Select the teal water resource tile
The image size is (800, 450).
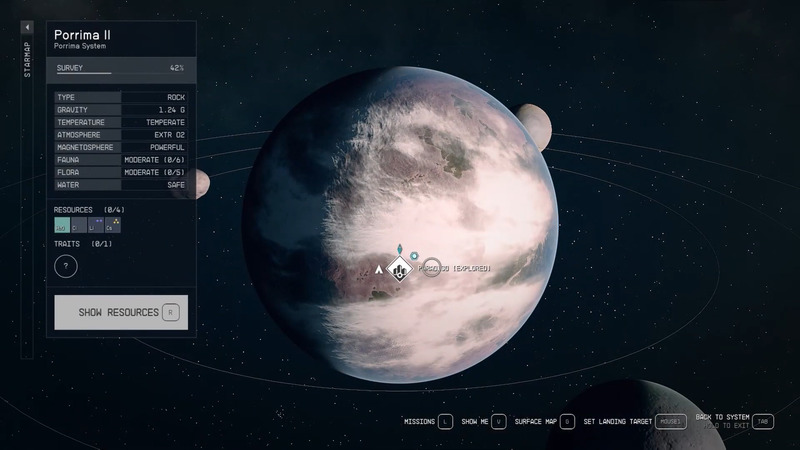click(x=62, y=226)
